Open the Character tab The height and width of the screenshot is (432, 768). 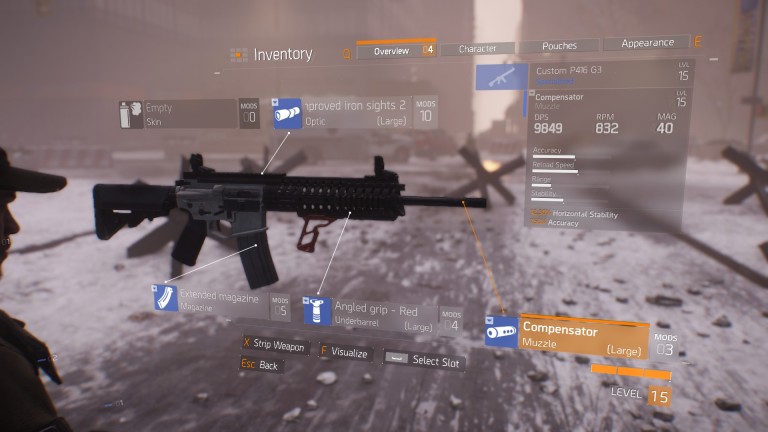(477, 48)
